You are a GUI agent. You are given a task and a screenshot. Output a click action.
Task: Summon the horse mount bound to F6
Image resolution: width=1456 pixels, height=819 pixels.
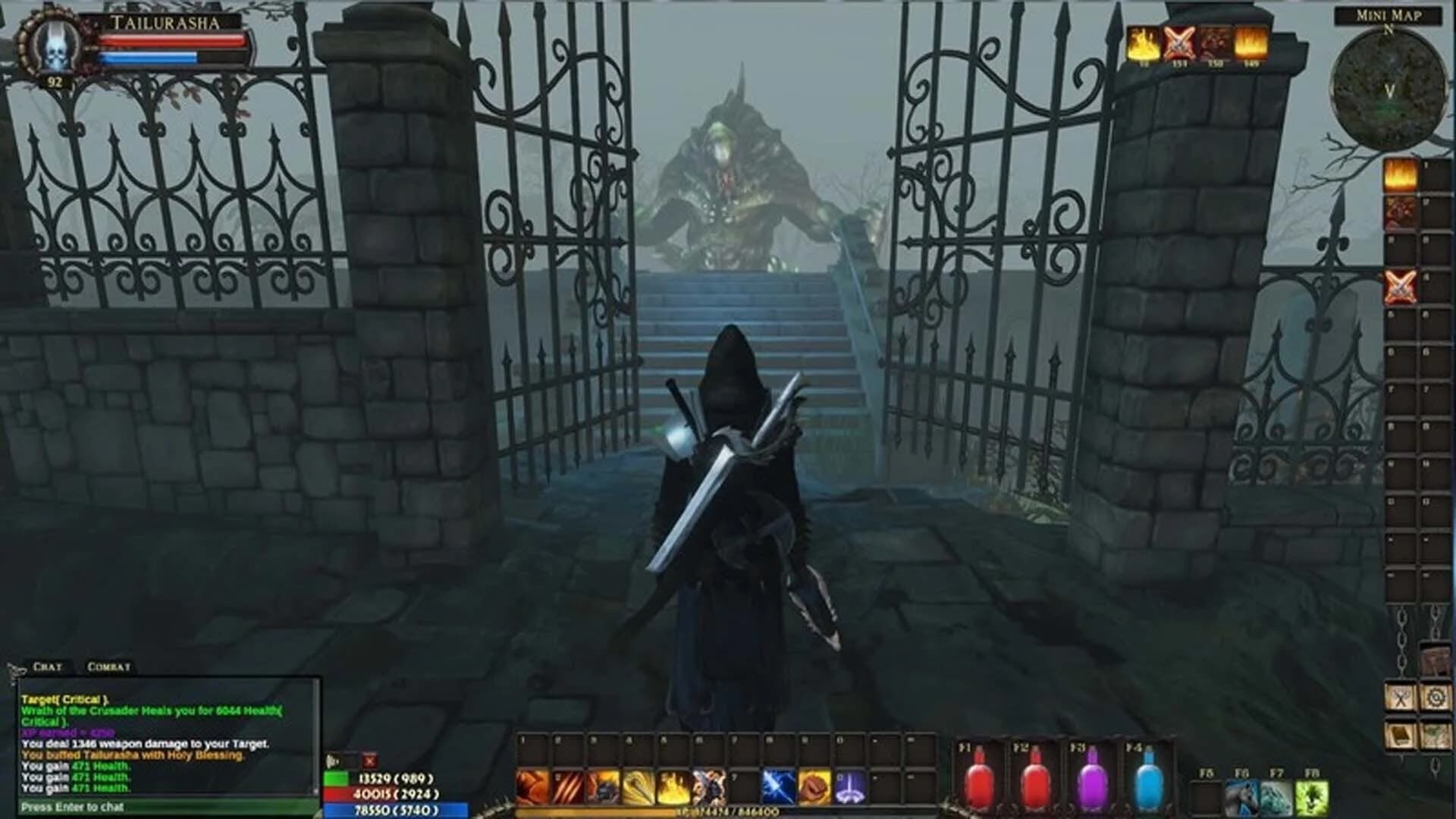click(x=1242, y=799)
